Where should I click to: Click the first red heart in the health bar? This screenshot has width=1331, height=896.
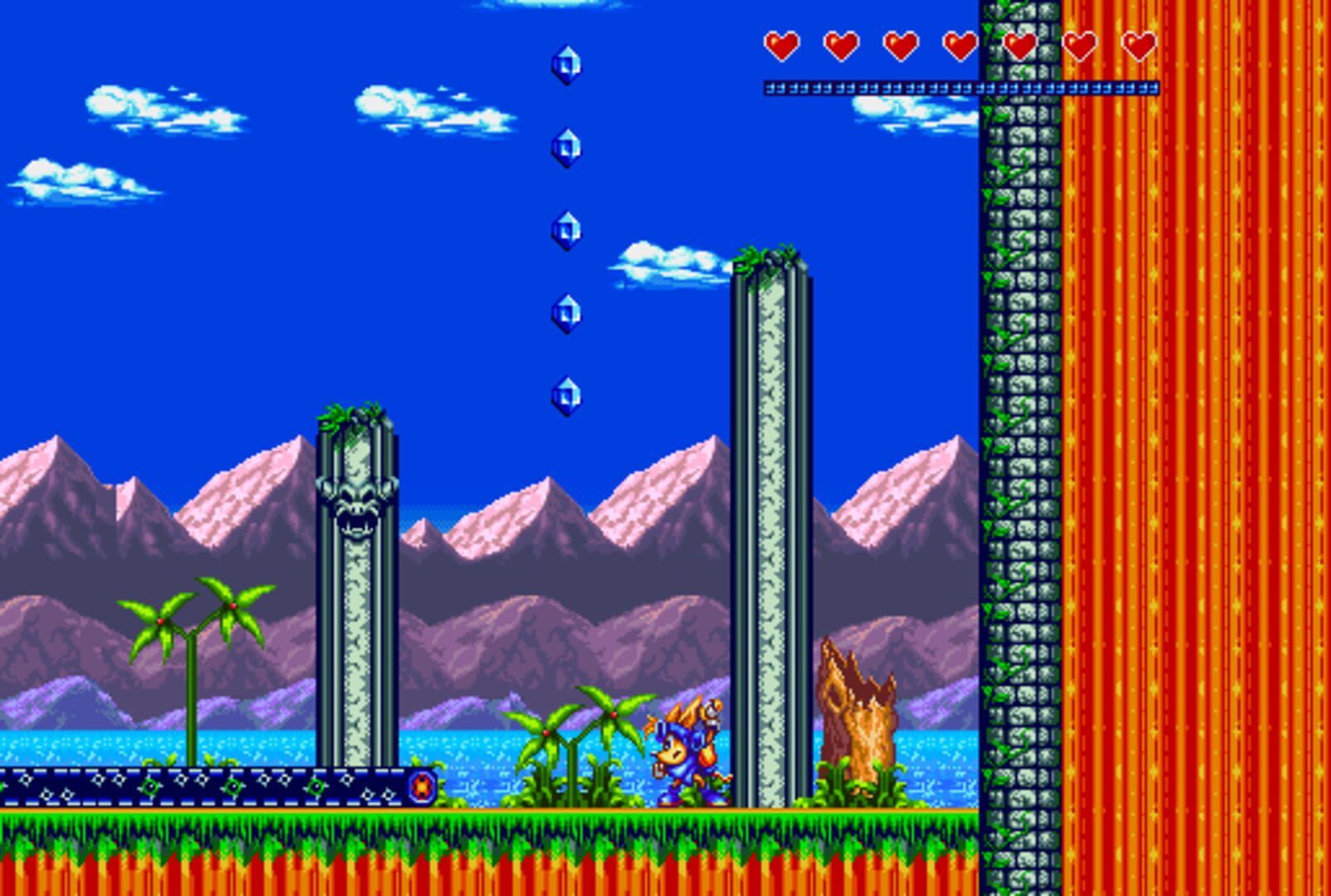781,47
